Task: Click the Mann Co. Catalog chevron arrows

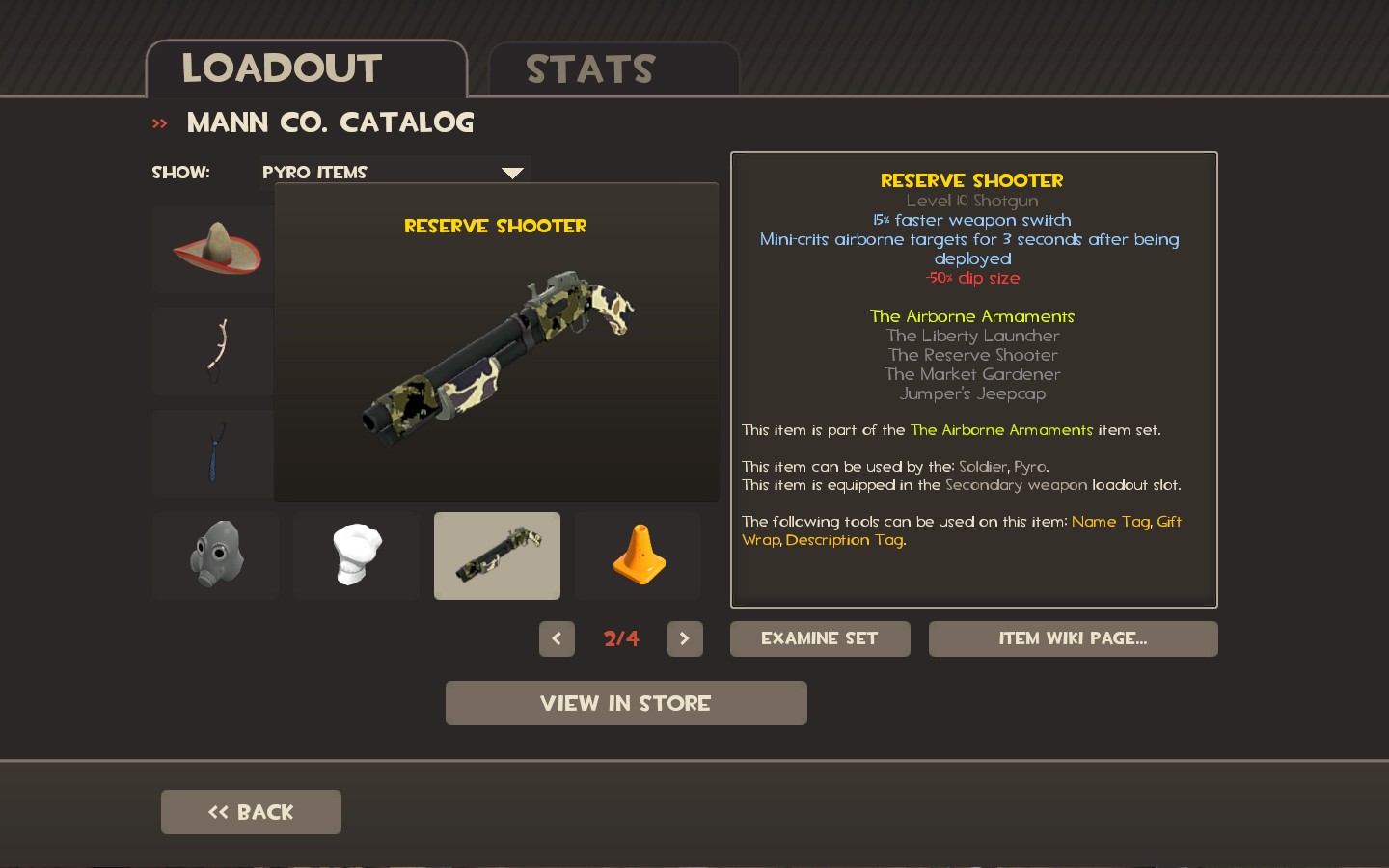Action: click(x=159, y=122)
